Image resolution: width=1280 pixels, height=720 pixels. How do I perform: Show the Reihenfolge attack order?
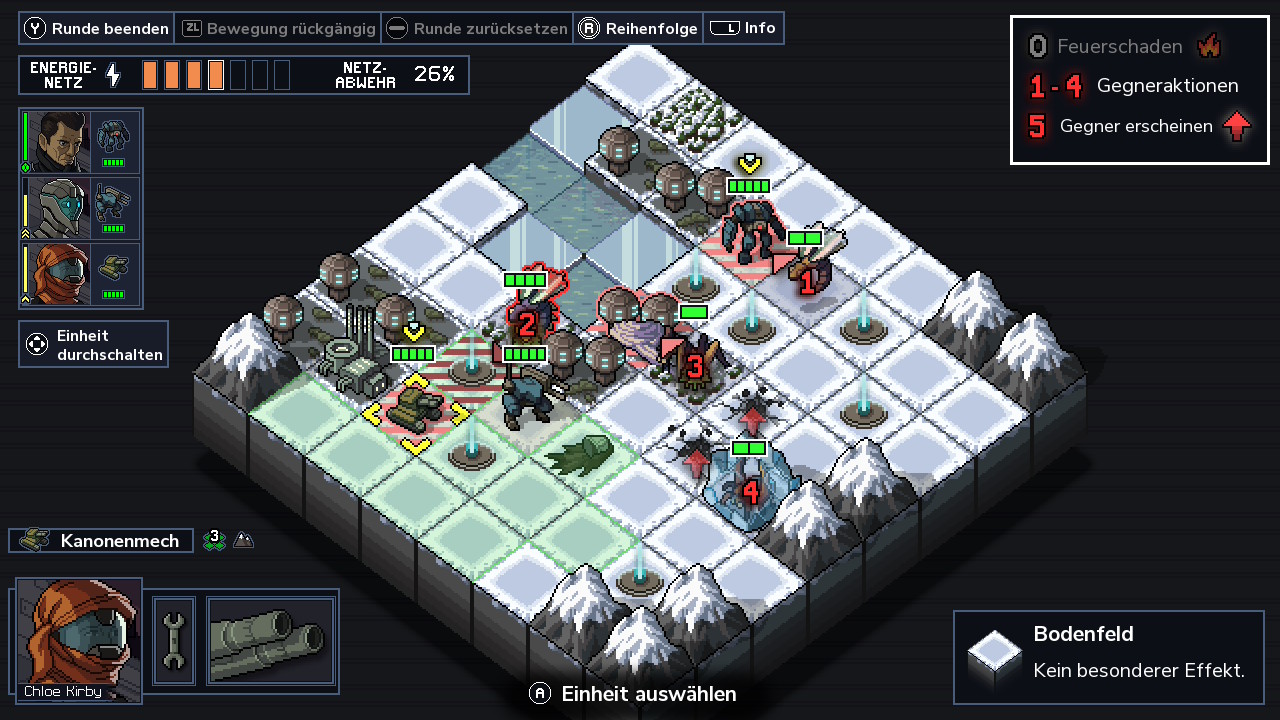tap(638, 28)
